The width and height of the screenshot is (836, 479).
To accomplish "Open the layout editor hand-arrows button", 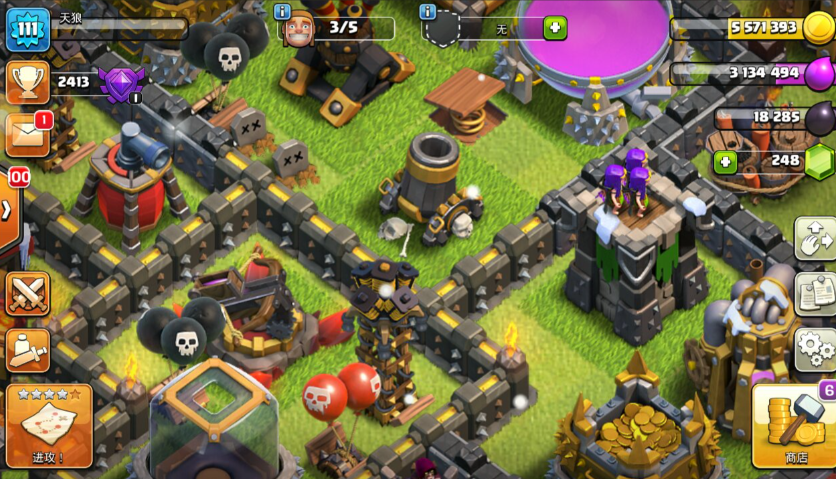I will pos(815,238).
